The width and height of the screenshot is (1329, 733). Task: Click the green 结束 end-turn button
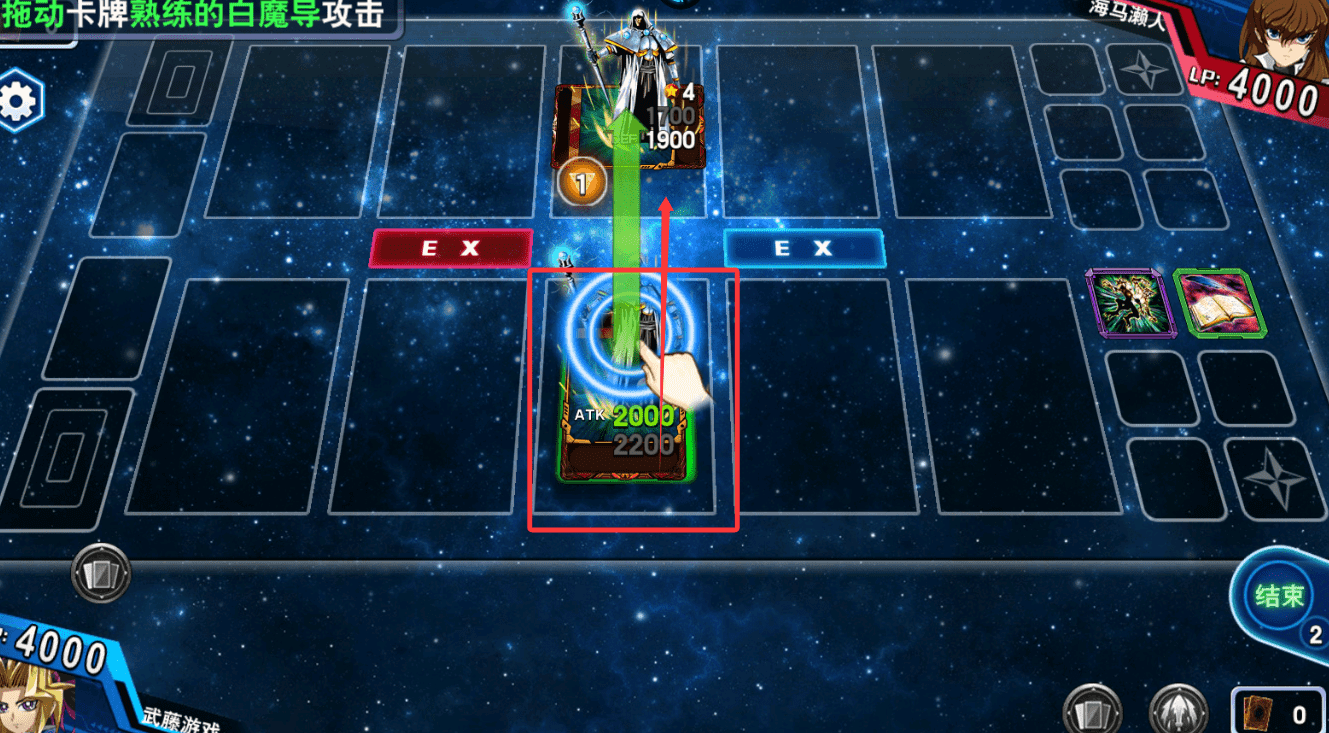[x=1280, y=597]
